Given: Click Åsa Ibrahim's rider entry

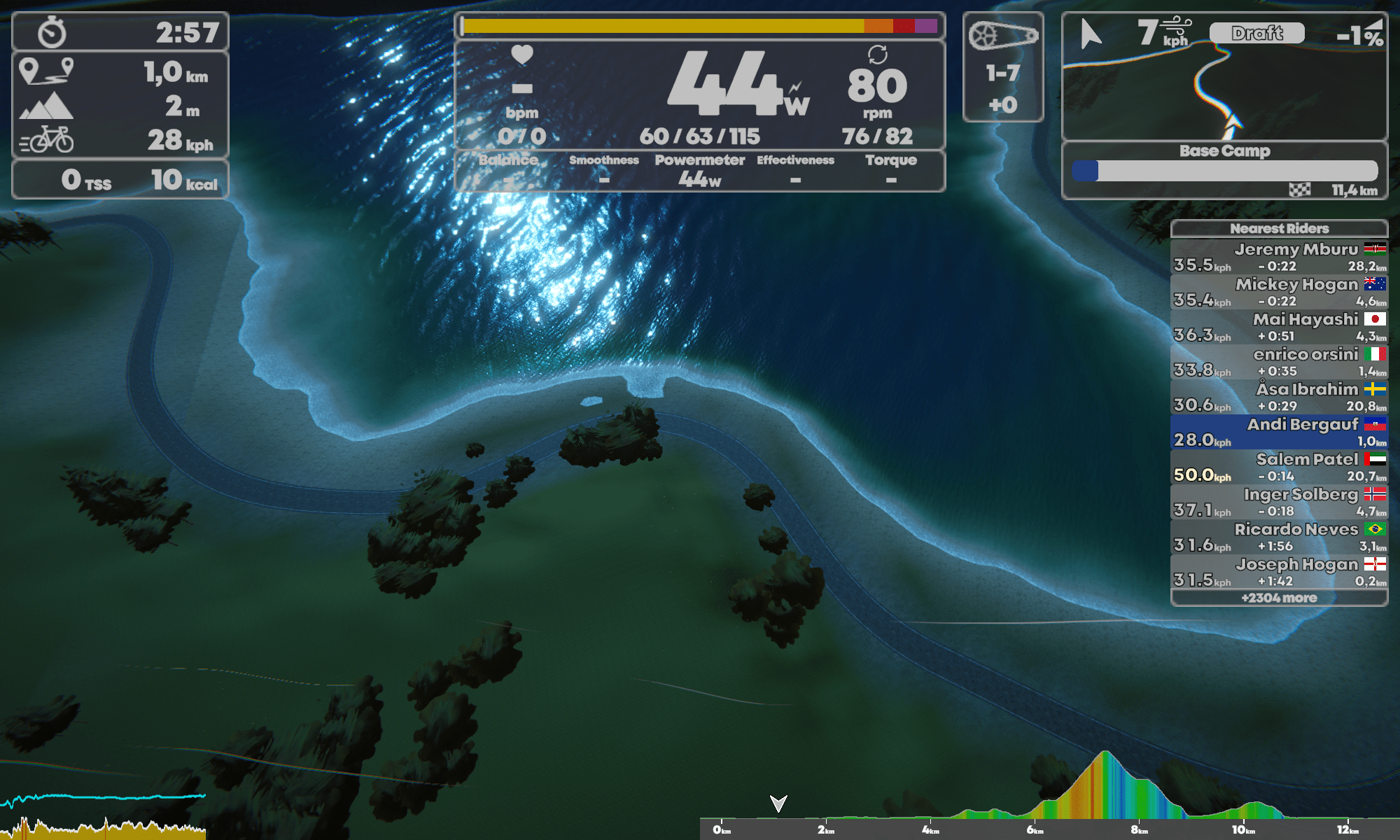Looking at the screenshot, I should pos(1279,397).
